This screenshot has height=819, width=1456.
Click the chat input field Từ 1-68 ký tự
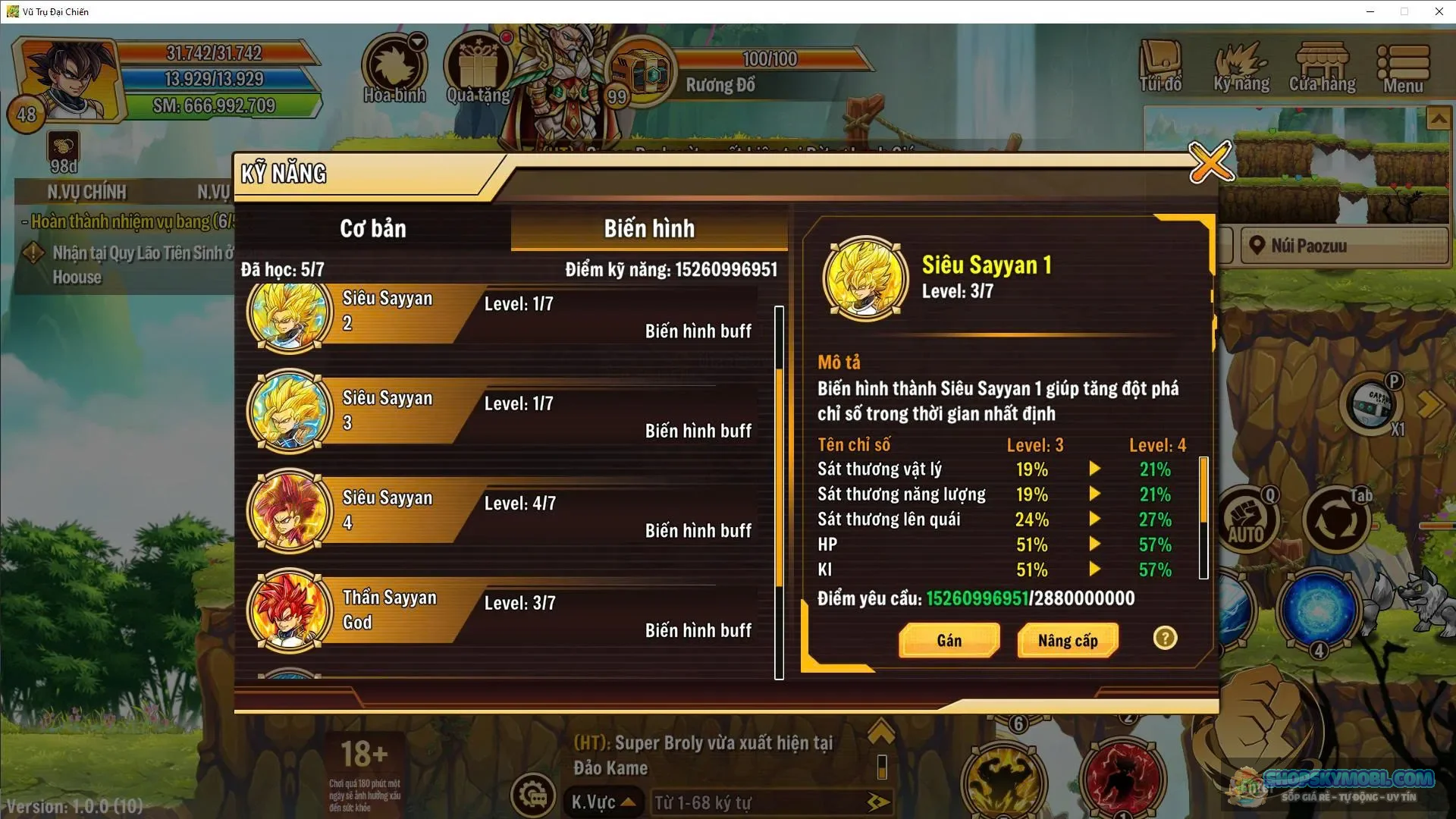[x=766, y=802]
